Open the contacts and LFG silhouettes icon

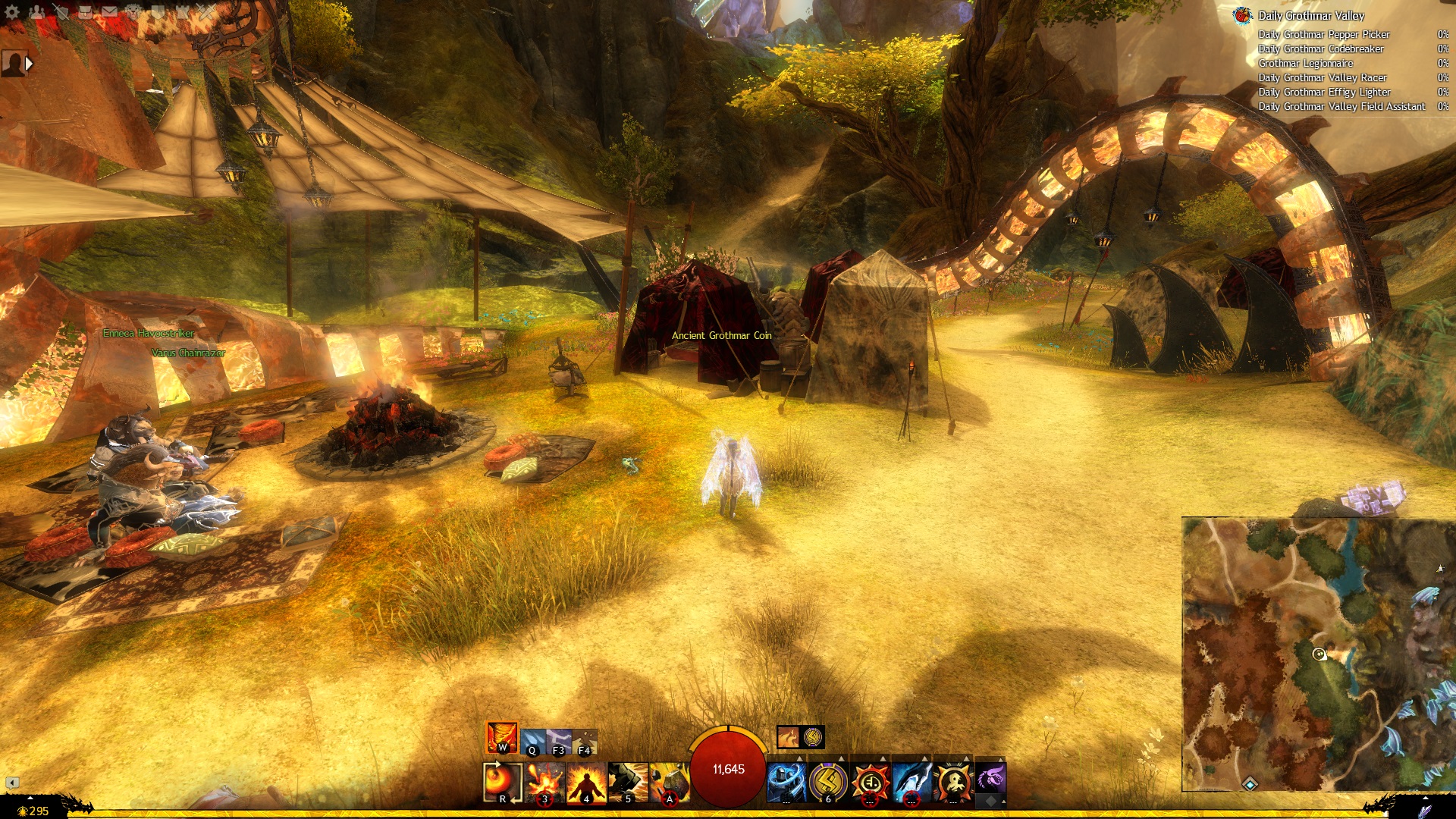(x=36, y=12)
